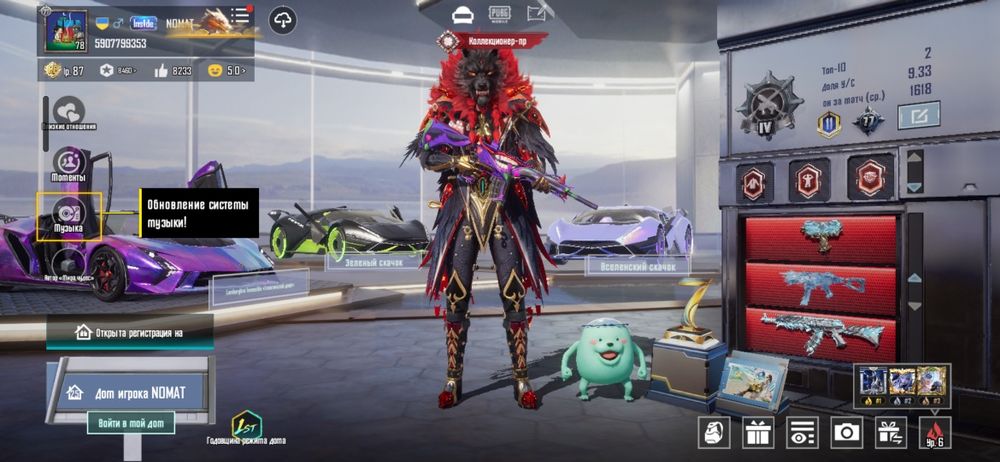1000x462 pixels.
Task: Tap the cloud download icon
Action: coord(283,19)
